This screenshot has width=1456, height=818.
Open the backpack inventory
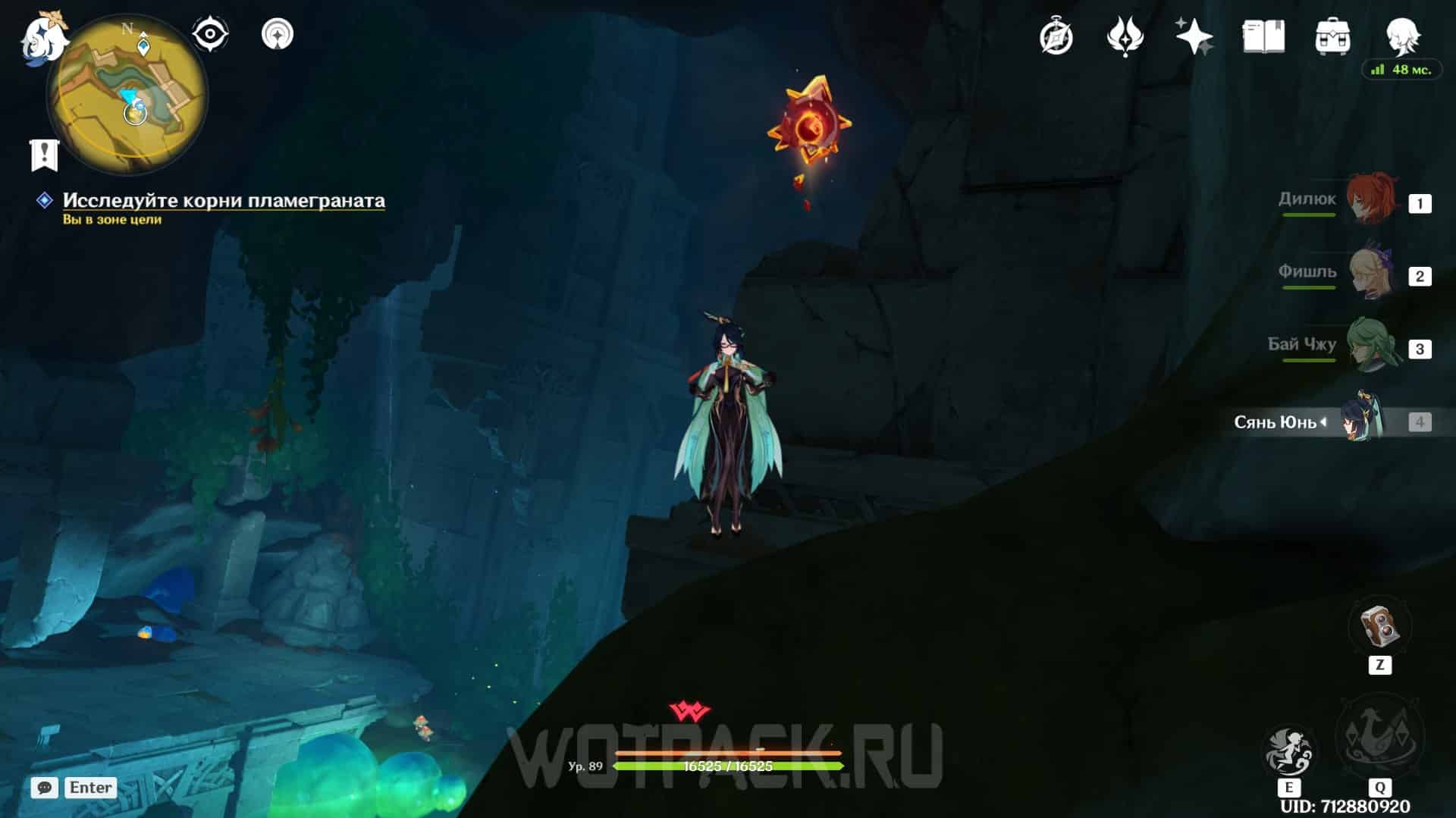[1332, 36]
